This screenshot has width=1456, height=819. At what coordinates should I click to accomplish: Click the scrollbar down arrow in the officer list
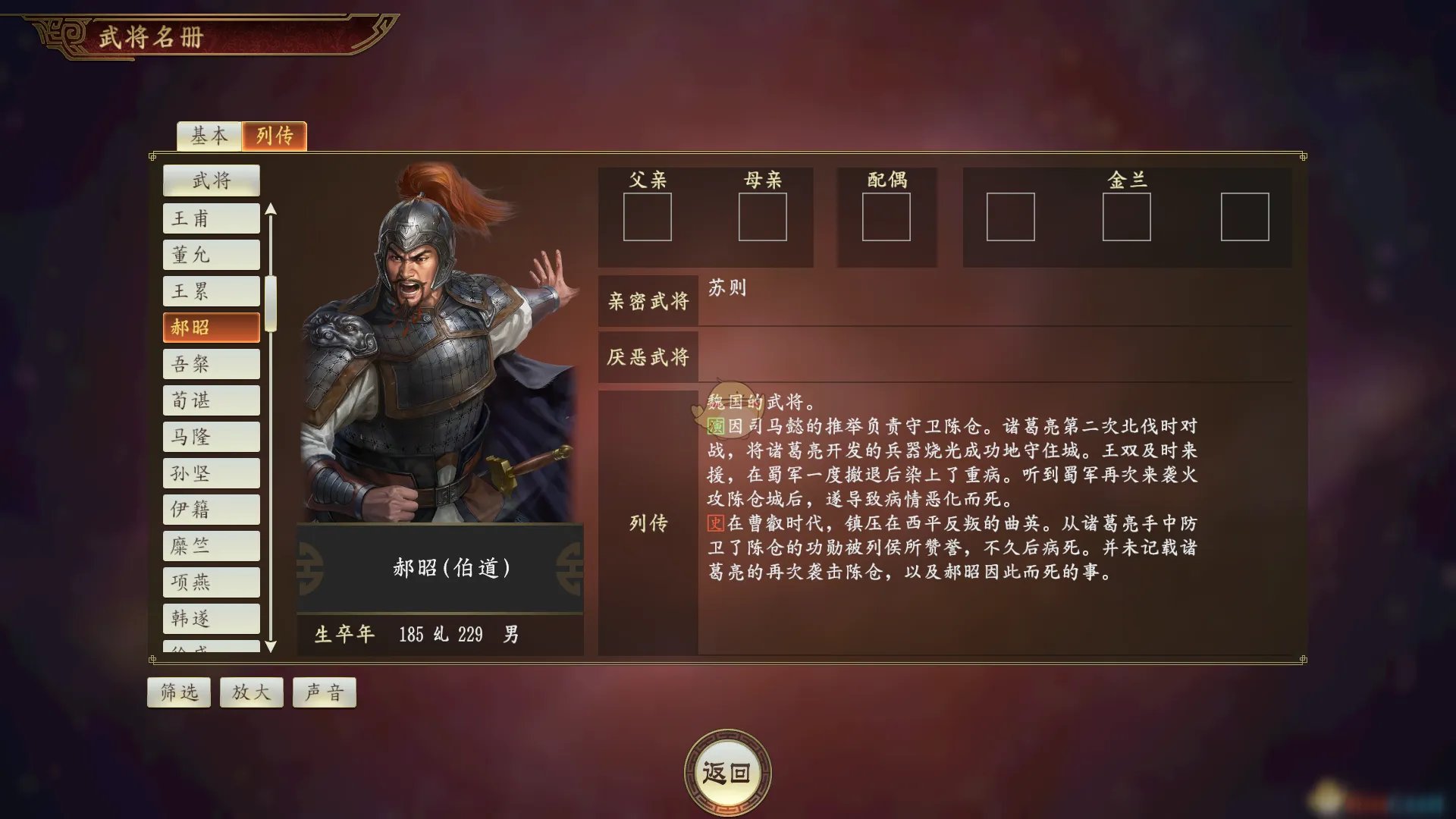271,648
